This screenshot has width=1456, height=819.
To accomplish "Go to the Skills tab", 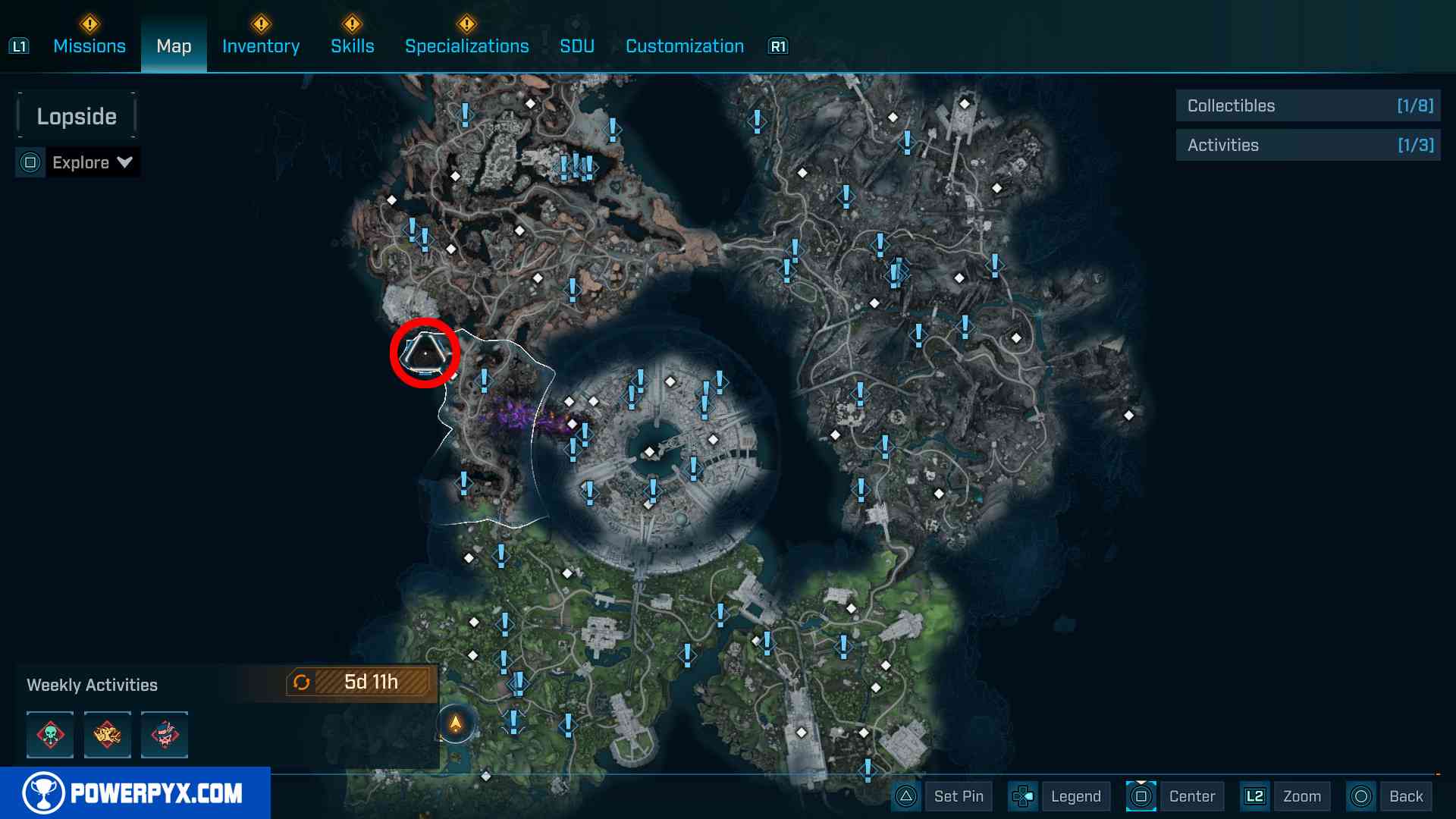I will coord(353,46).
